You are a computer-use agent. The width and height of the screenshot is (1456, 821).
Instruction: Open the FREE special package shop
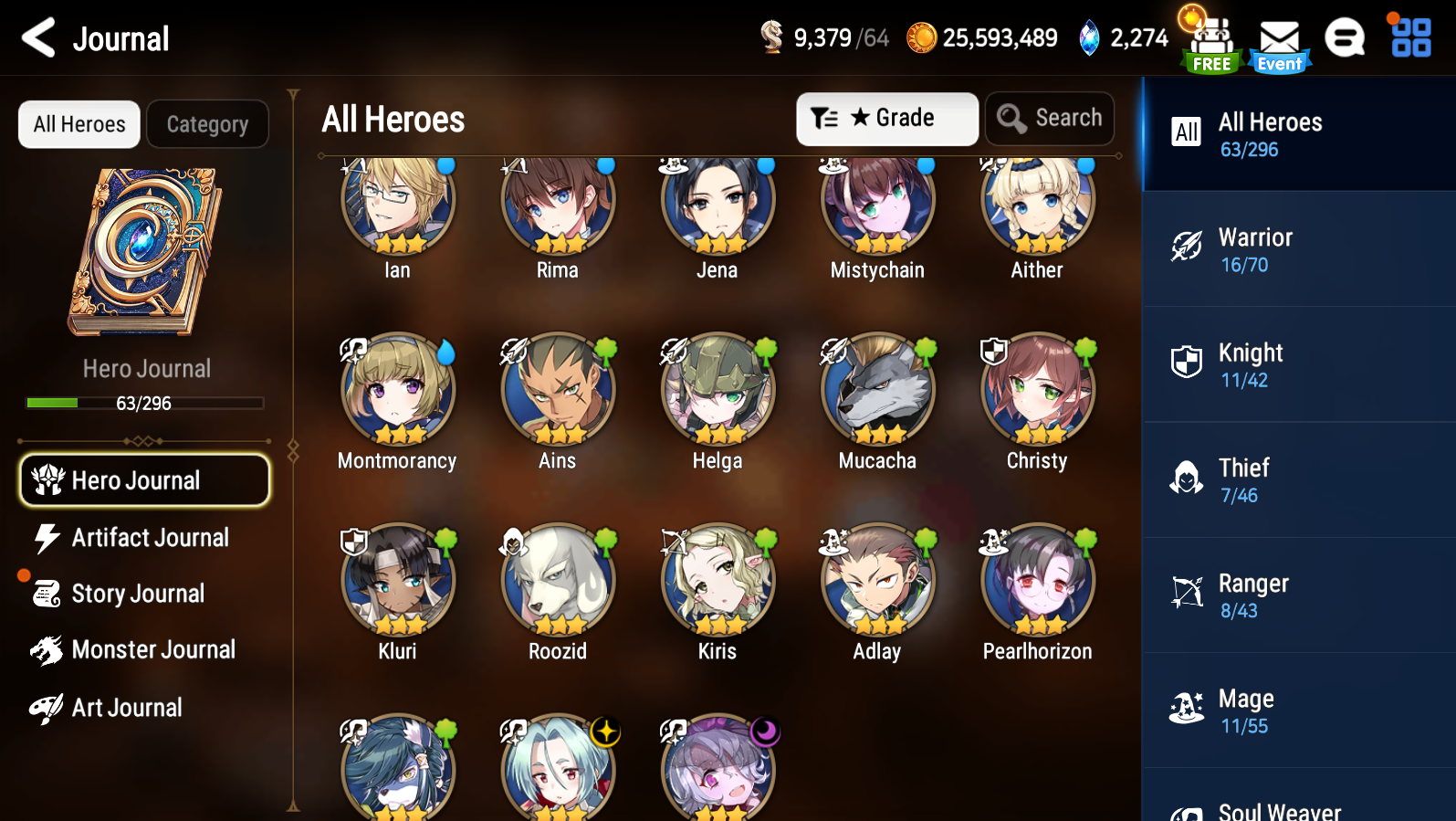pos(1210,37)
